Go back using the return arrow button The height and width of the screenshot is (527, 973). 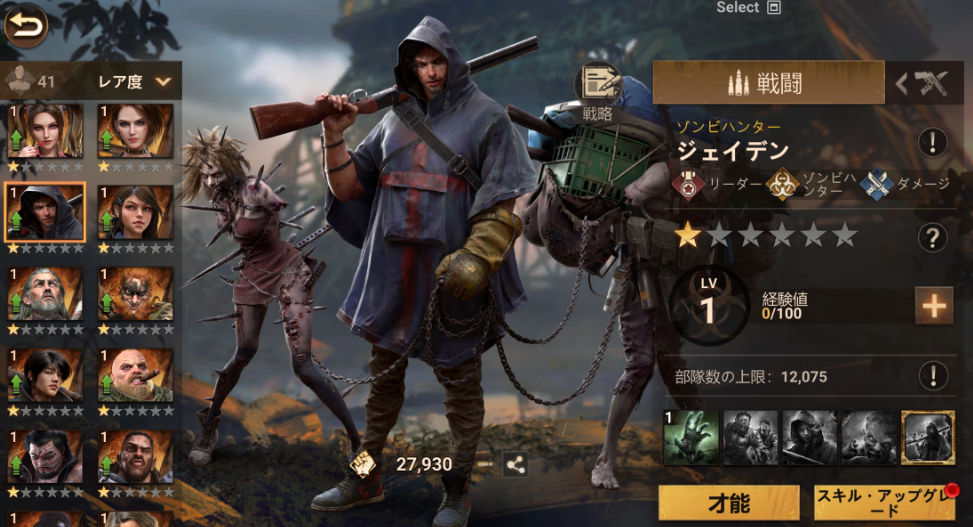(27, 27)
